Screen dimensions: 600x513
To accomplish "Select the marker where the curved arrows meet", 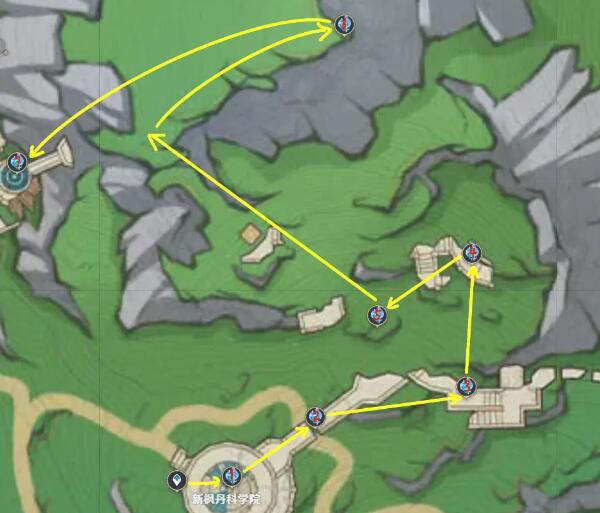I will 344,24.
